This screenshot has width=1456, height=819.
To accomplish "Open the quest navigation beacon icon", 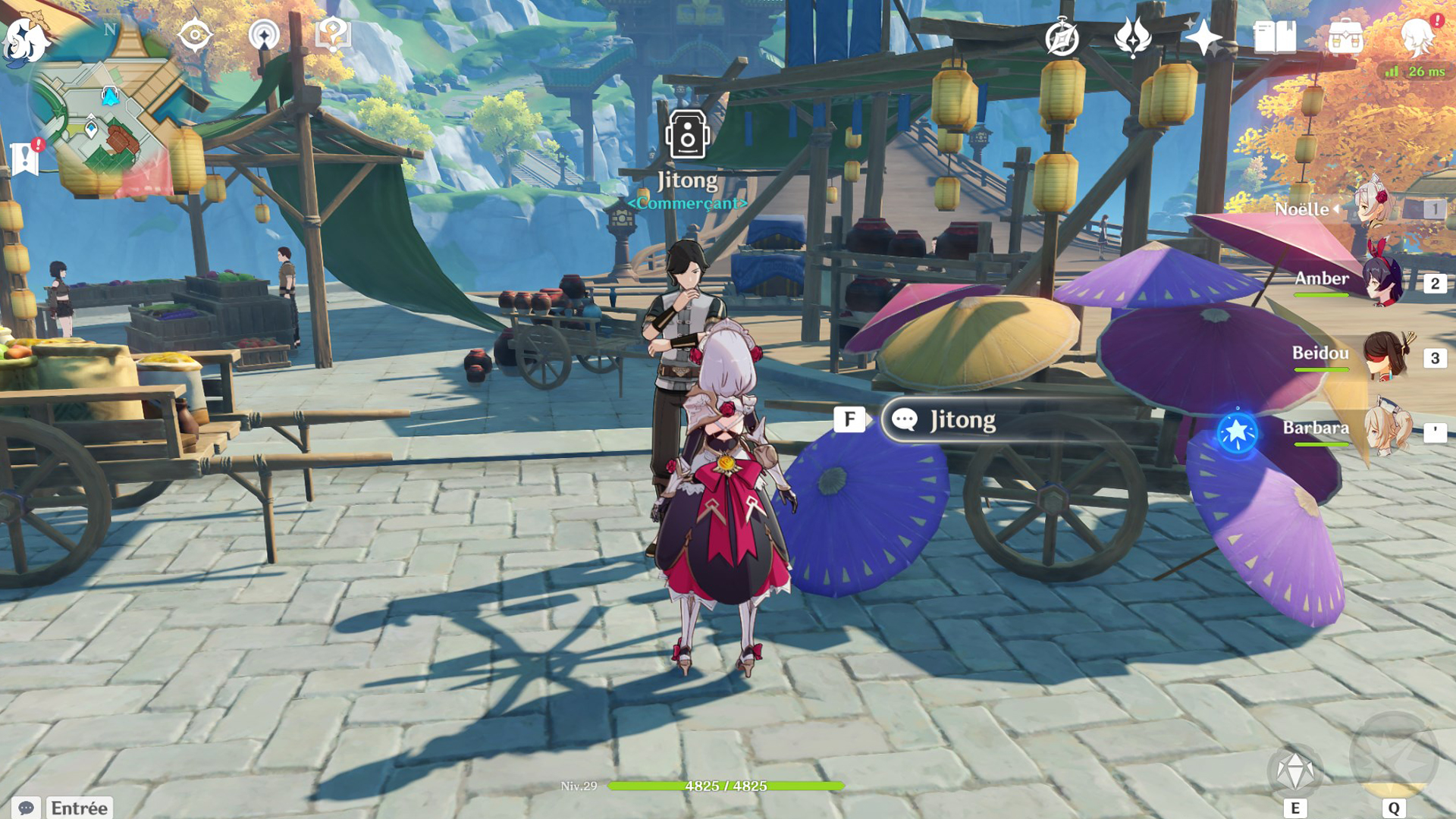I will pos(264,35).
